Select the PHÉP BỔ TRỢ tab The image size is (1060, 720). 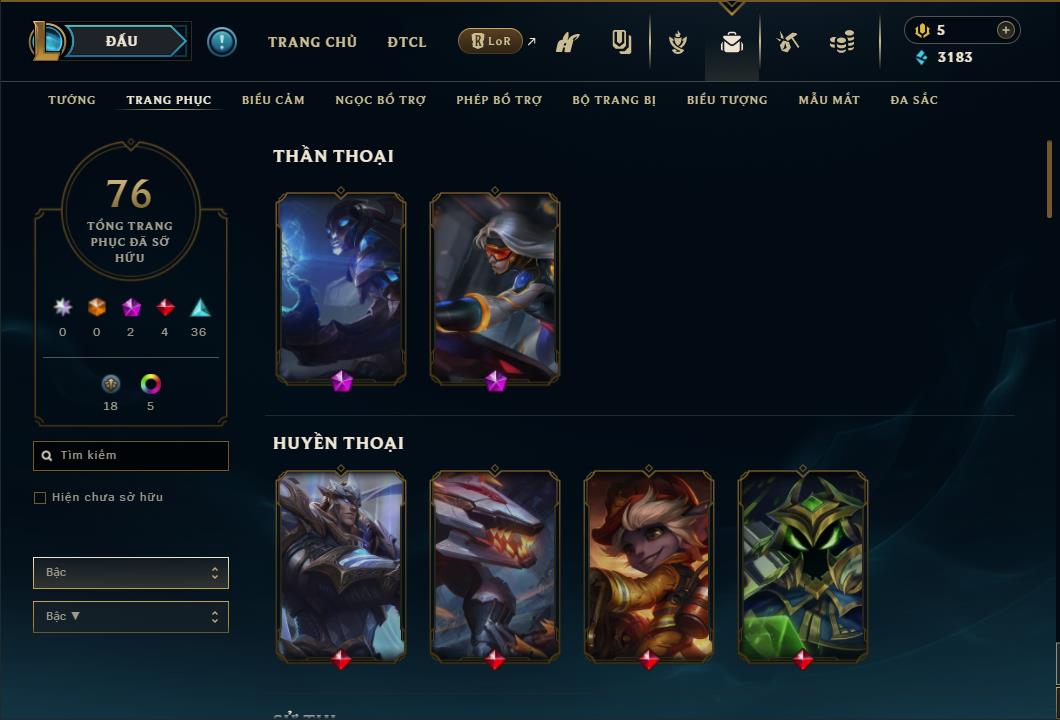click(499, 100)
